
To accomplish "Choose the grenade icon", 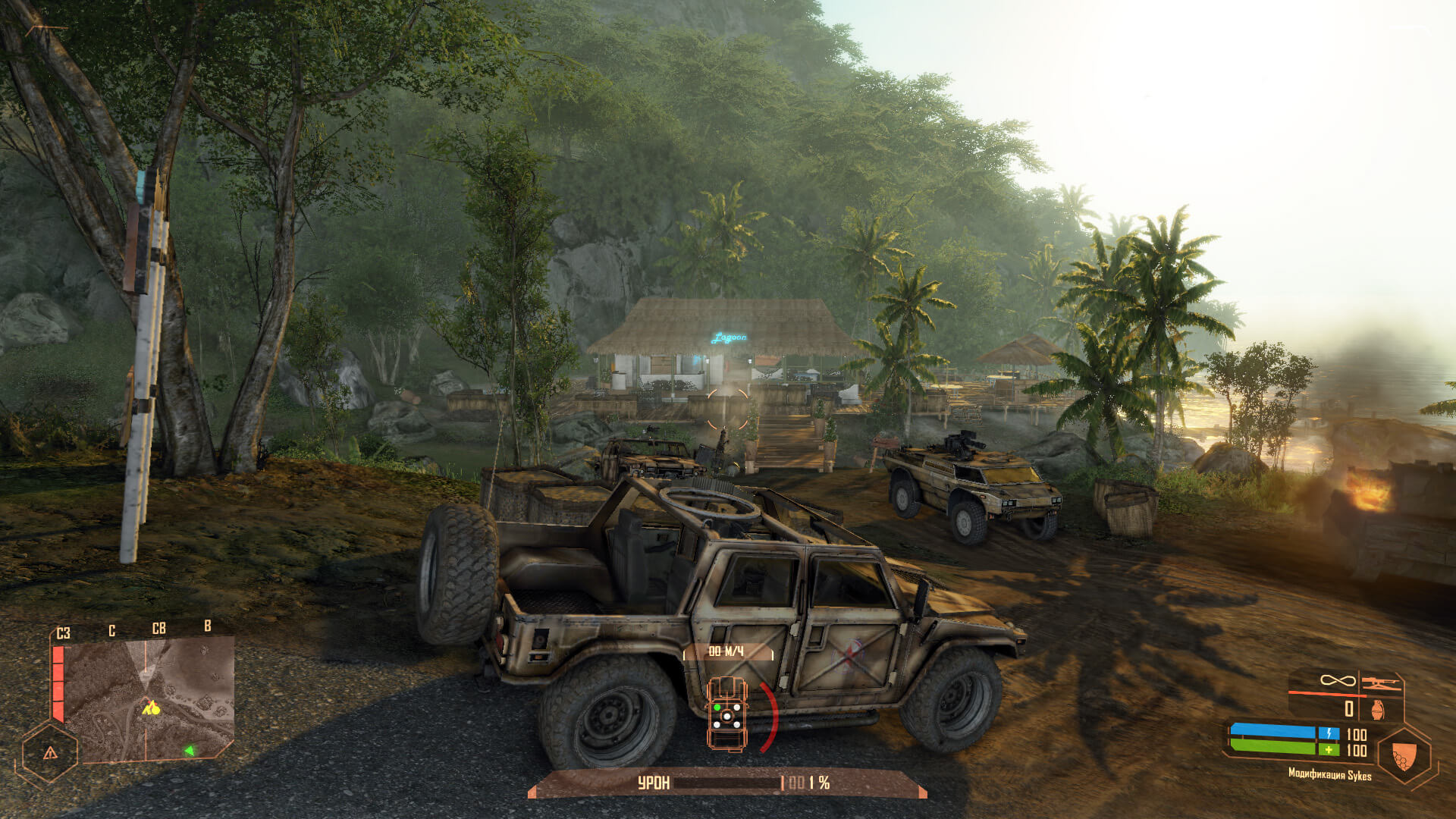I will (x=1378, y=710).
